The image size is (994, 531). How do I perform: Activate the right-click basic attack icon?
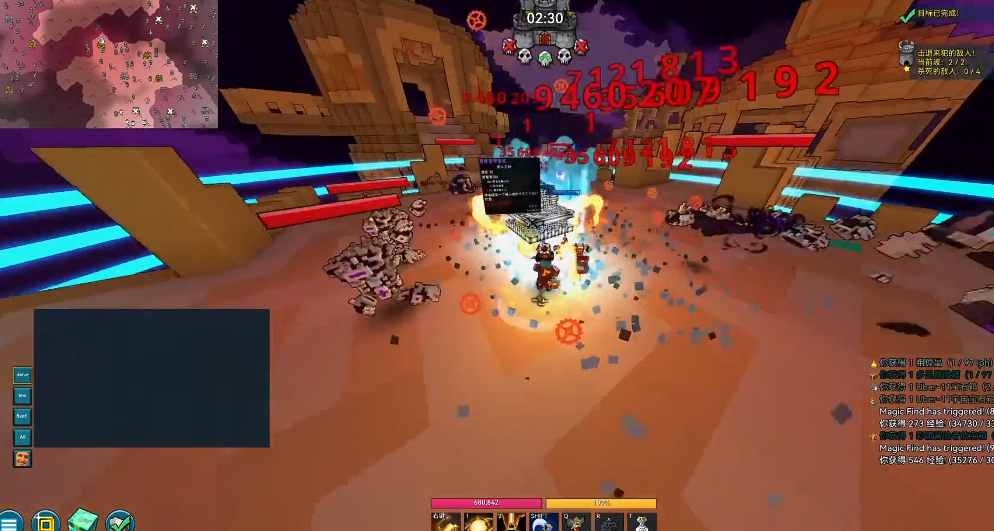tap(444, 522)
